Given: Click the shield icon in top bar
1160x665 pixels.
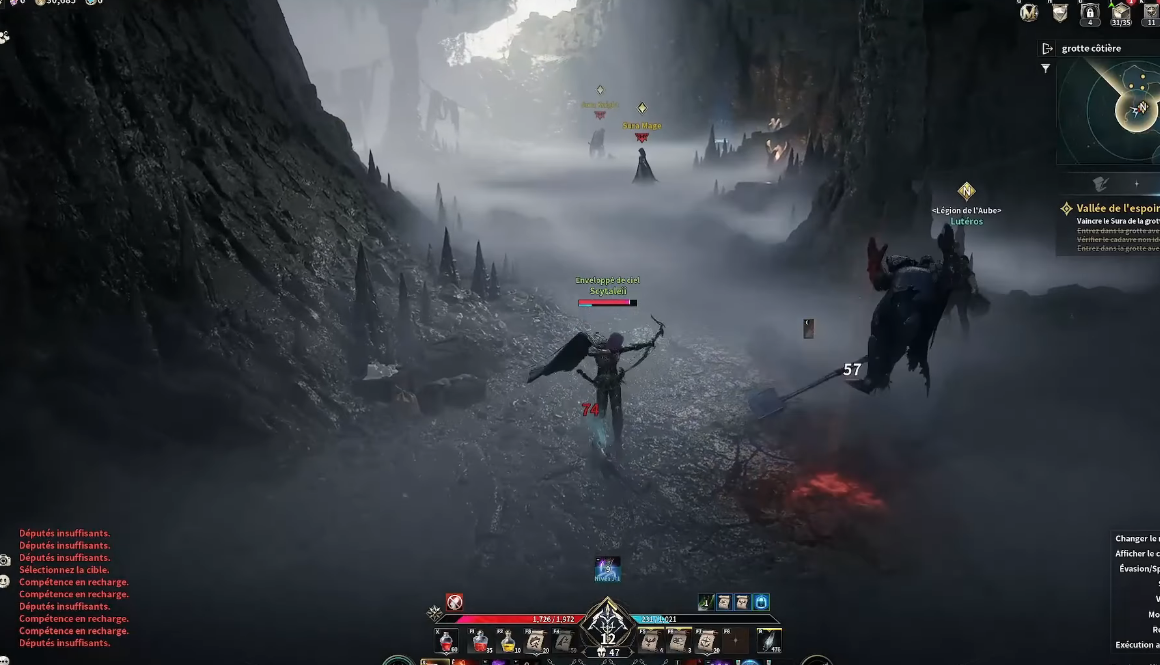Looking at the screenshot, I should coord(1060,13).
